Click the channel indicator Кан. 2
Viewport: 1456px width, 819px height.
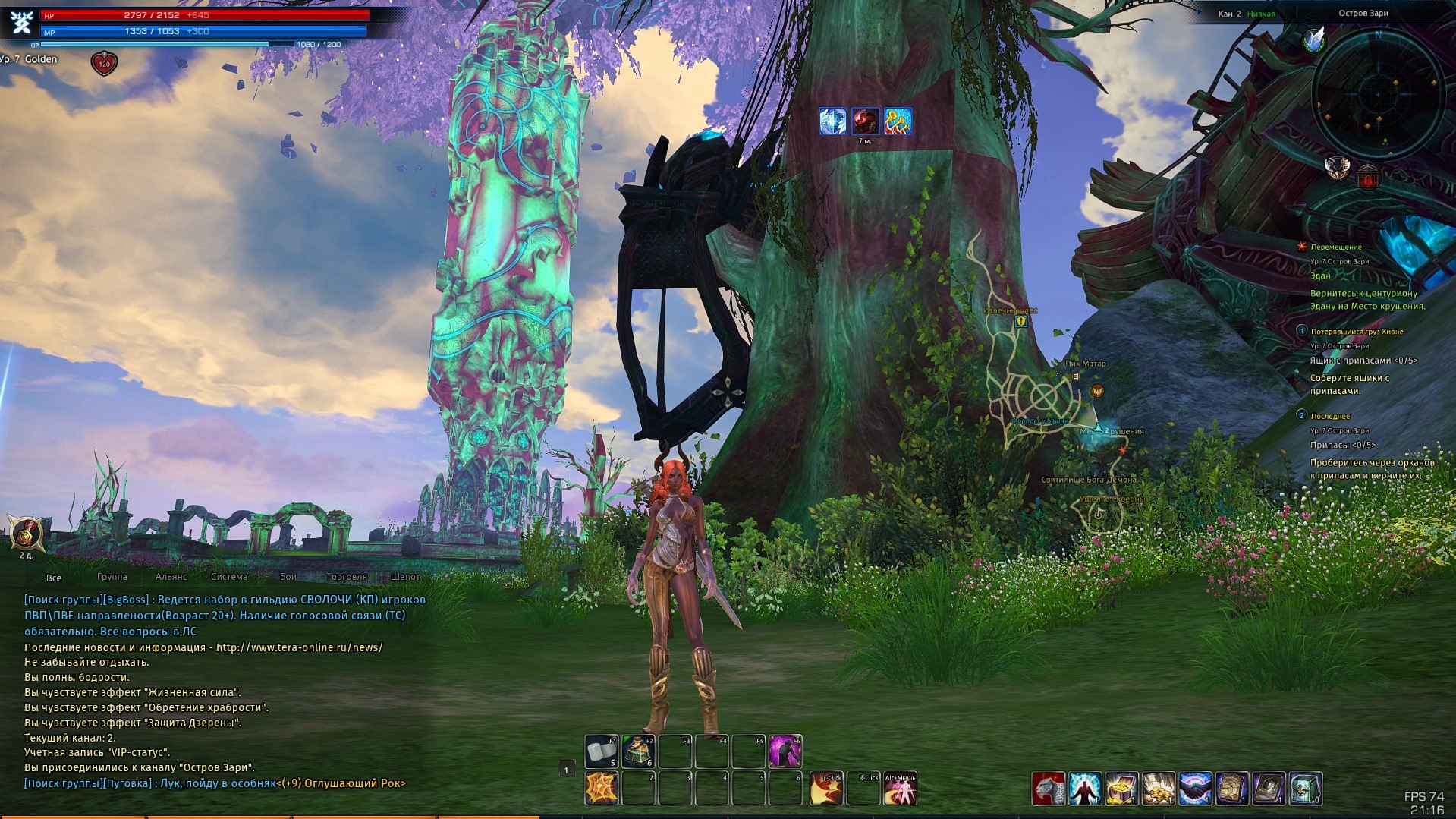click(1229, 14)
